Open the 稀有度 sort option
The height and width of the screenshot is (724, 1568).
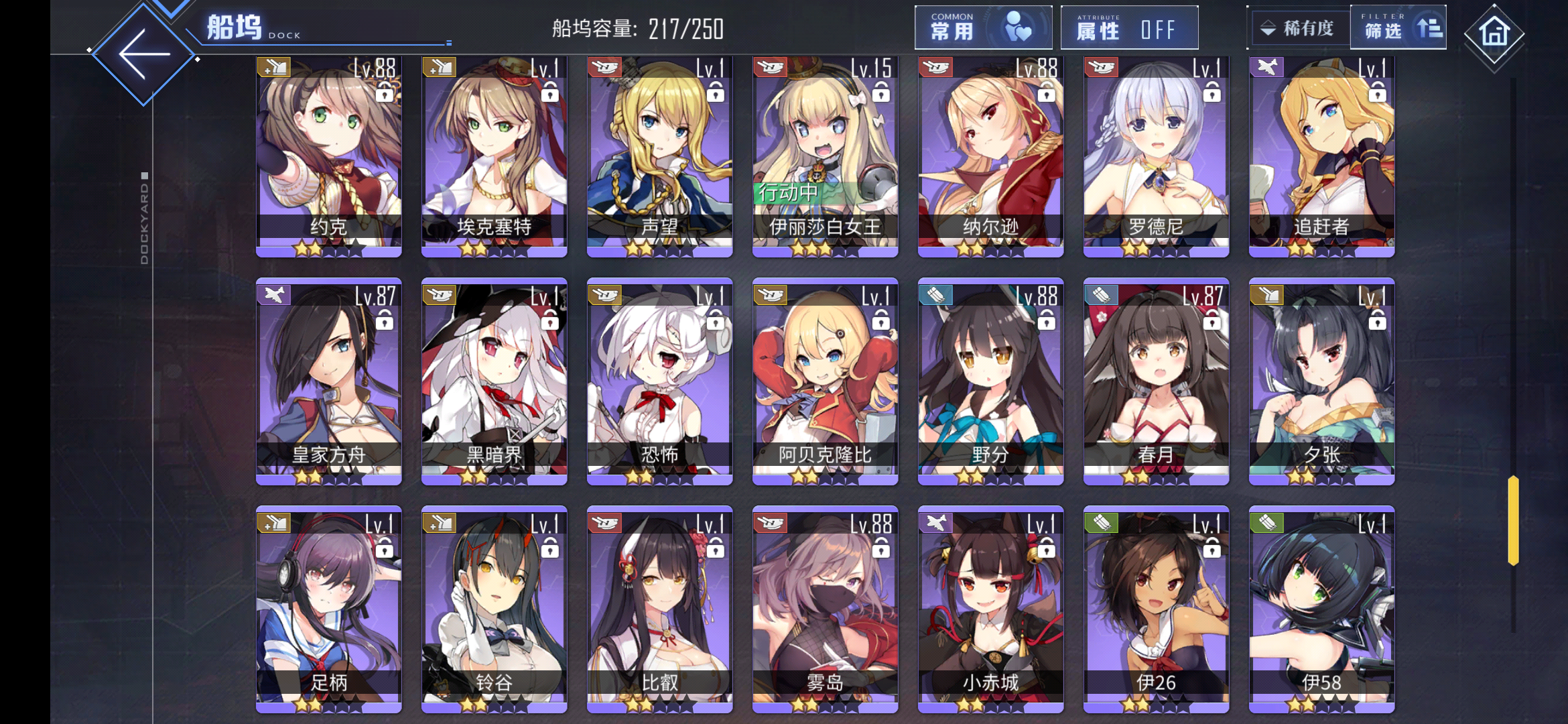click(x=1298, y=28)
